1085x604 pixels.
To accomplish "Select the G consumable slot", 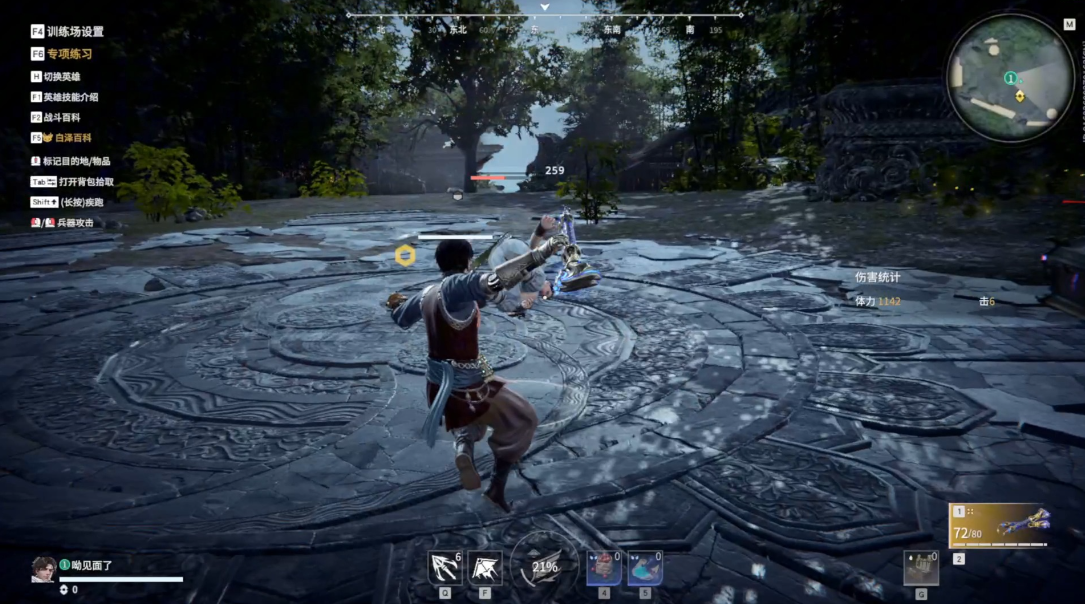I will pos(920,568).
